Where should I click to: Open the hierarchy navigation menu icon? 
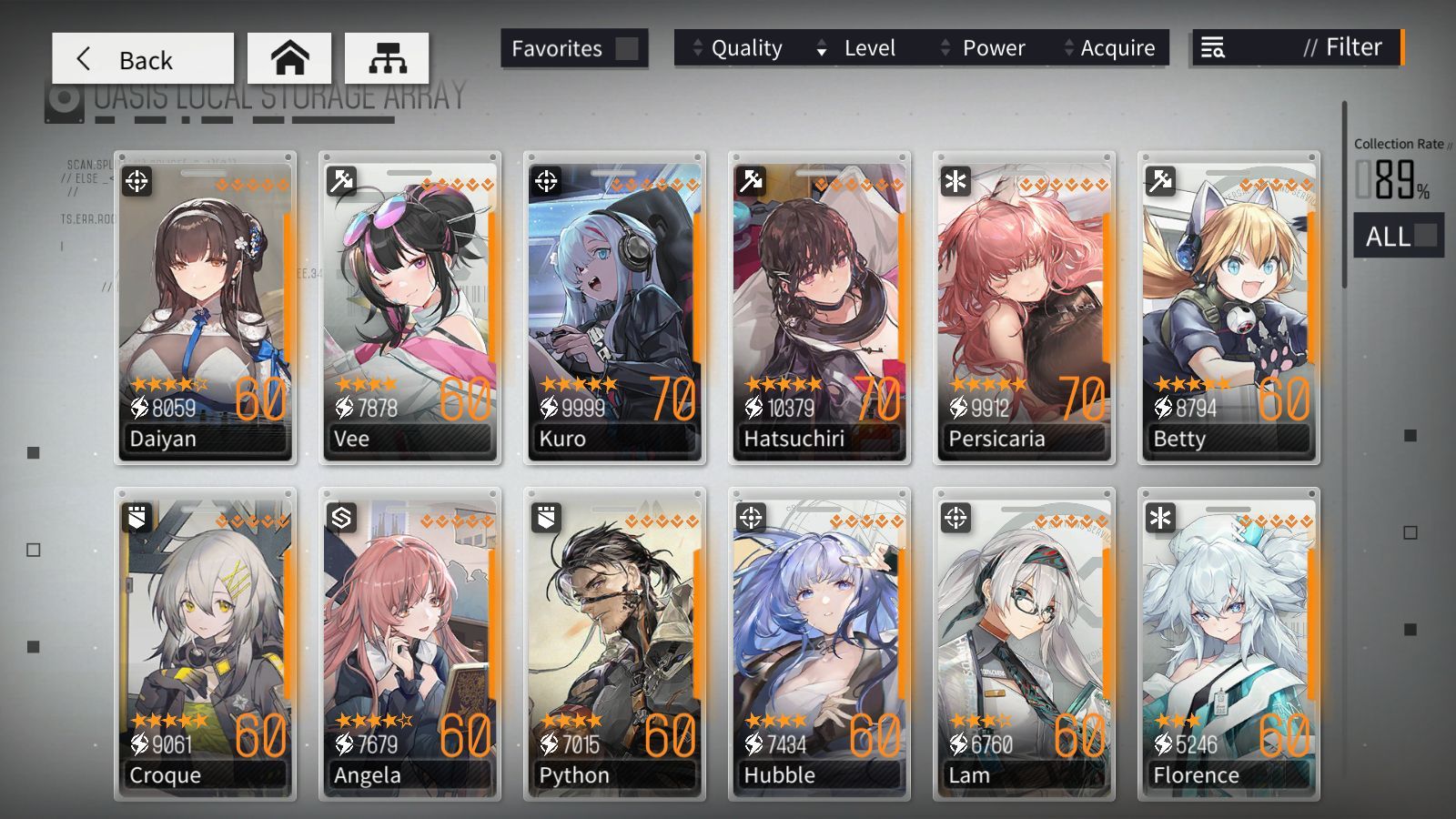(x=387, y=59)
